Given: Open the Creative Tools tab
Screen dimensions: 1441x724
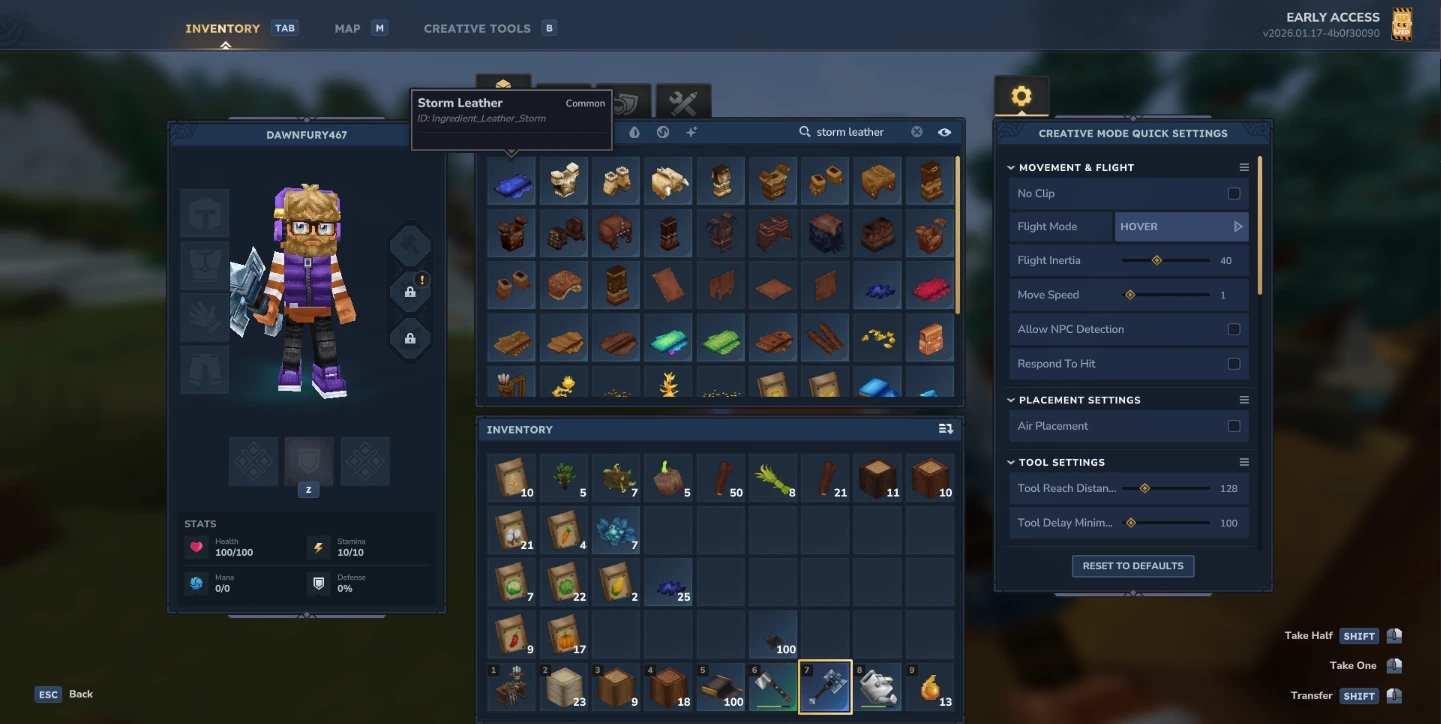Looking at the screenshot, I should [477, 27].
